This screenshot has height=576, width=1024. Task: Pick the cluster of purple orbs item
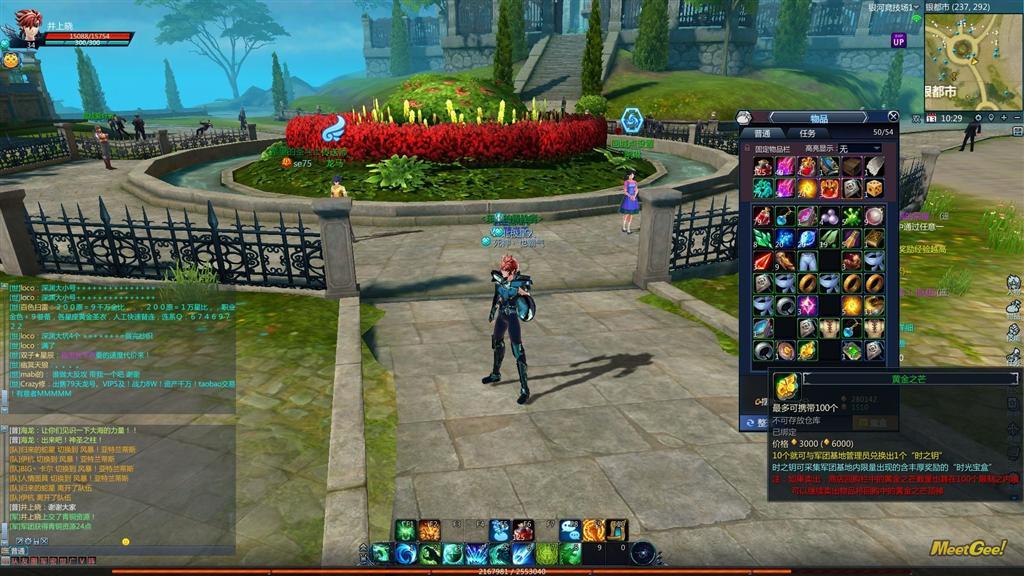tap(829, 216)
